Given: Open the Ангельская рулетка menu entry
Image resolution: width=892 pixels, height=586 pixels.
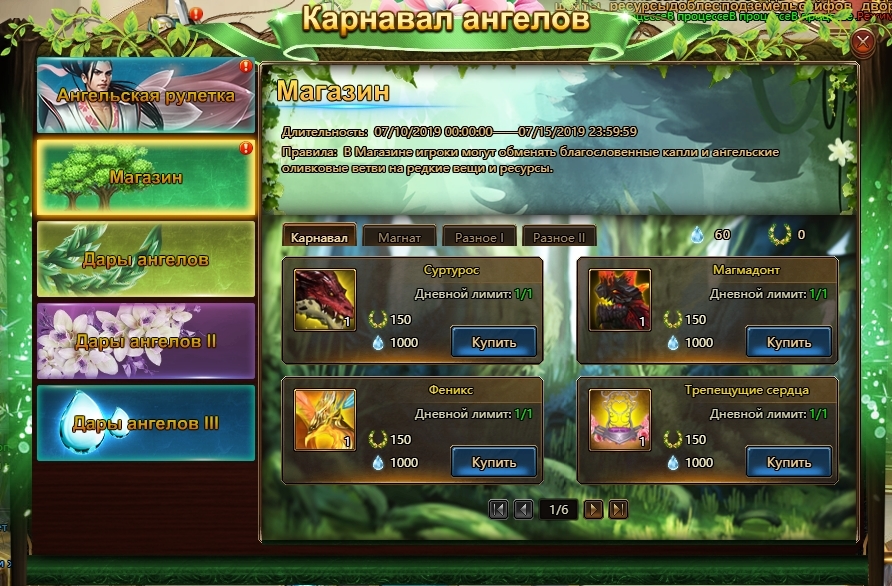Looking at the screenshot, I should (146, 96).
